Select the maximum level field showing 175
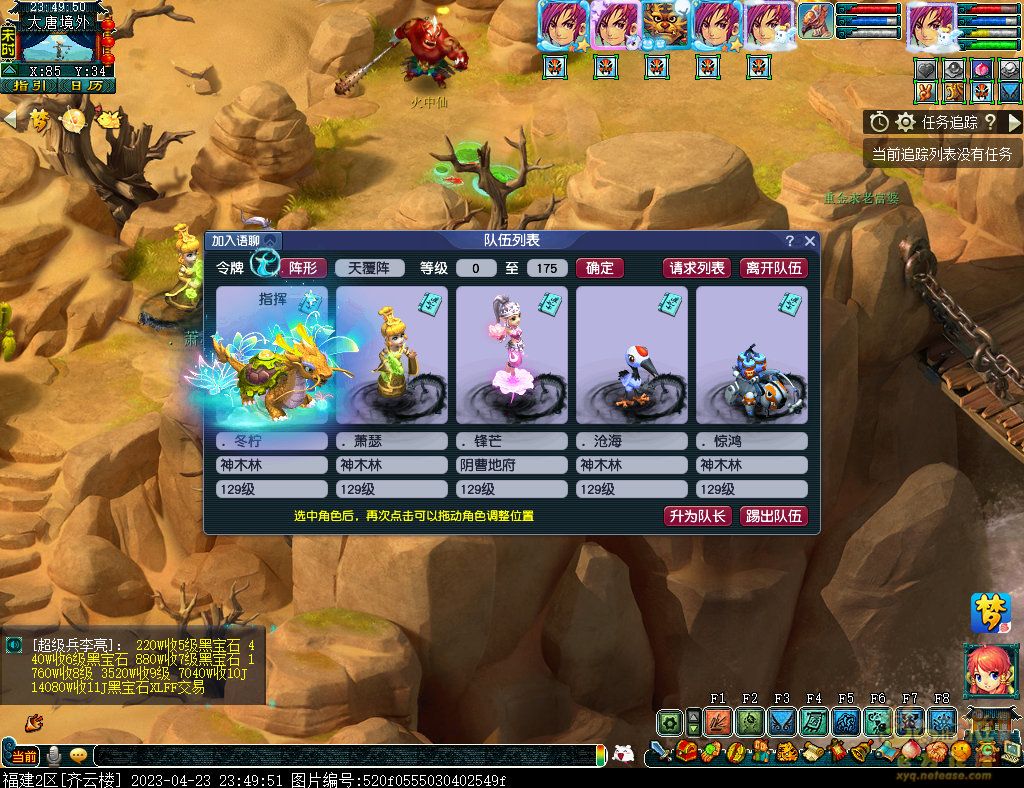Screen dimensions: 1024x788 click(x=546, y=268)
